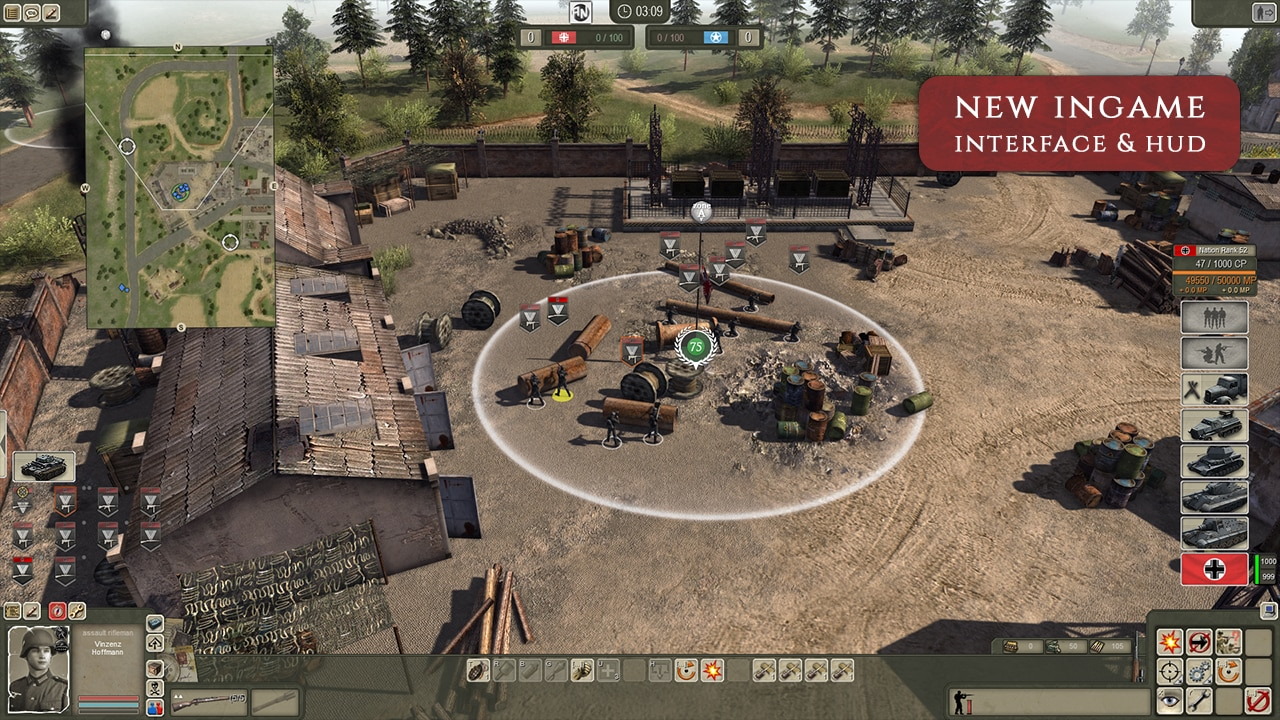Click the wrench repair order icon
This screenshot has height=720, width=1280.
click(x=1198, y=700)
